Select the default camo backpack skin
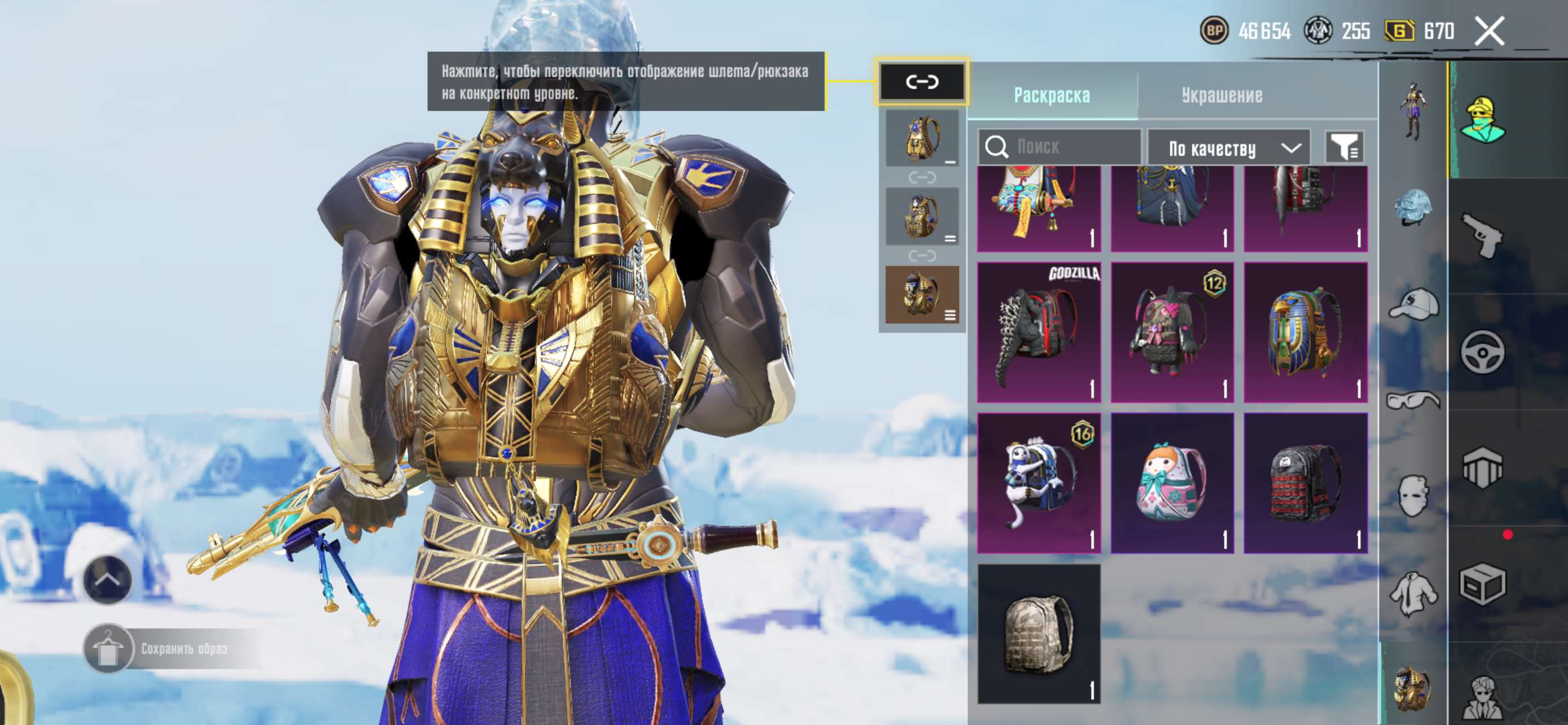1568x725 pixels. click(1039, 634)
